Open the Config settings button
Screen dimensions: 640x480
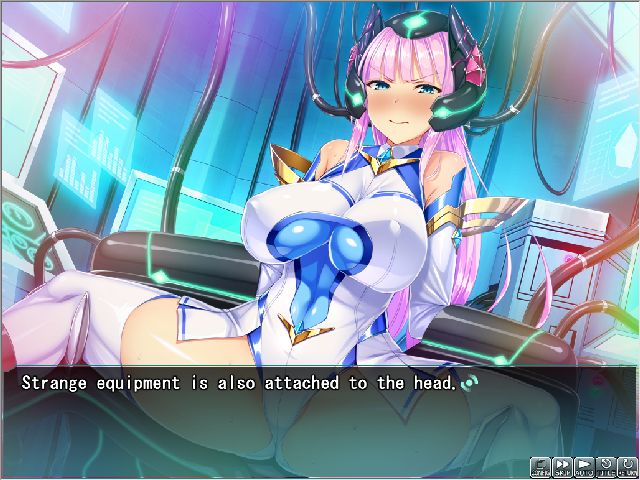540,465
